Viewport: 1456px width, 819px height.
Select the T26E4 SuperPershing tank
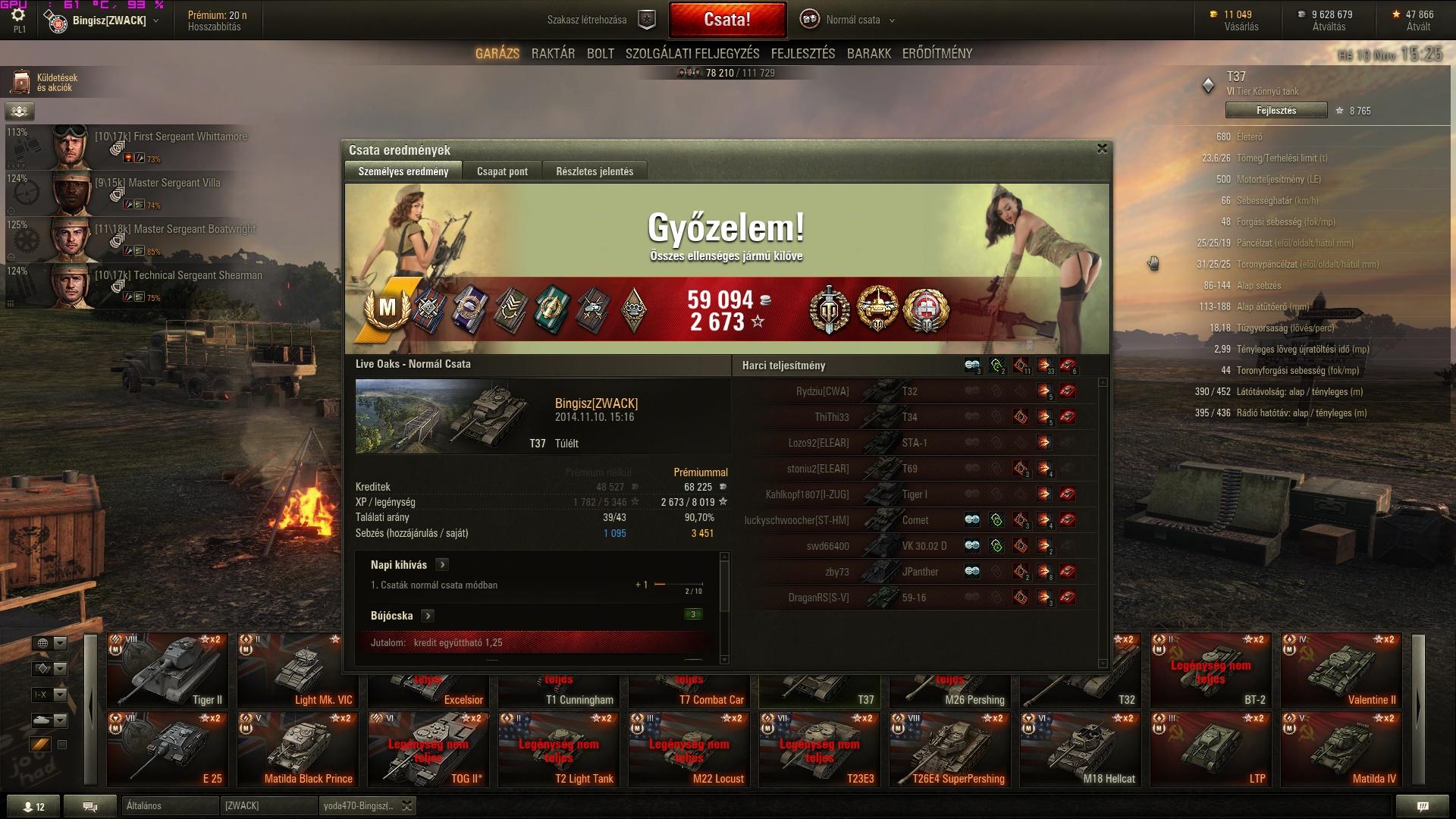(x=950, y=748)
